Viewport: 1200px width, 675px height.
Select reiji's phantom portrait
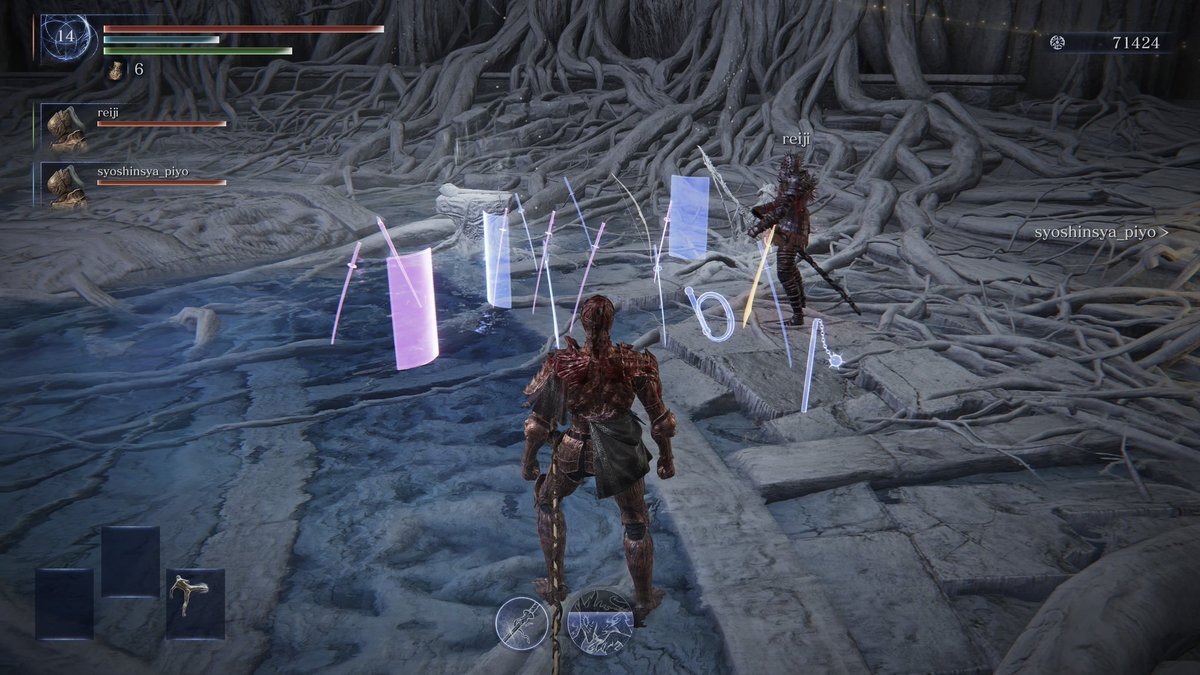68,127
